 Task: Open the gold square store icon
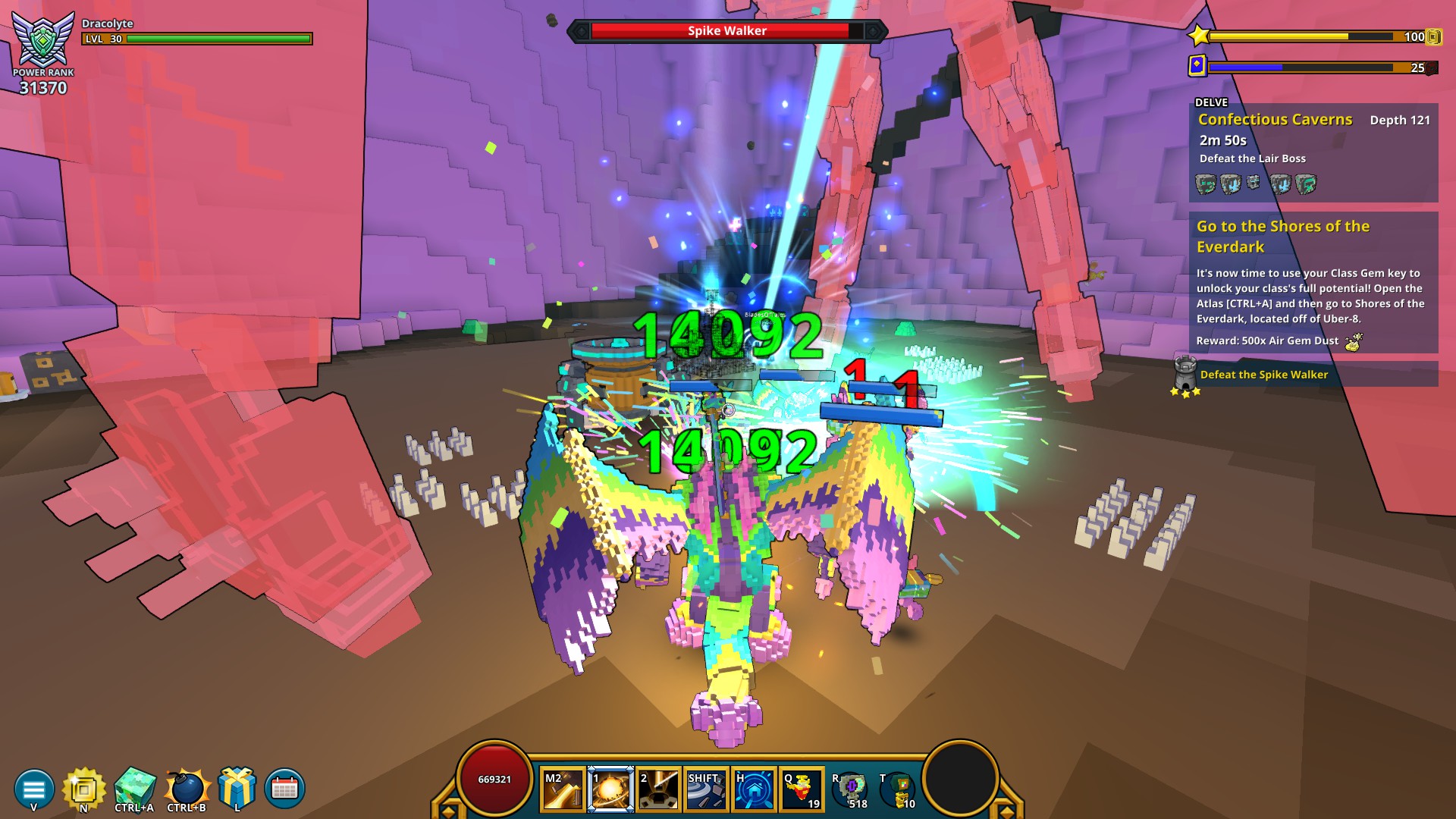83,789
